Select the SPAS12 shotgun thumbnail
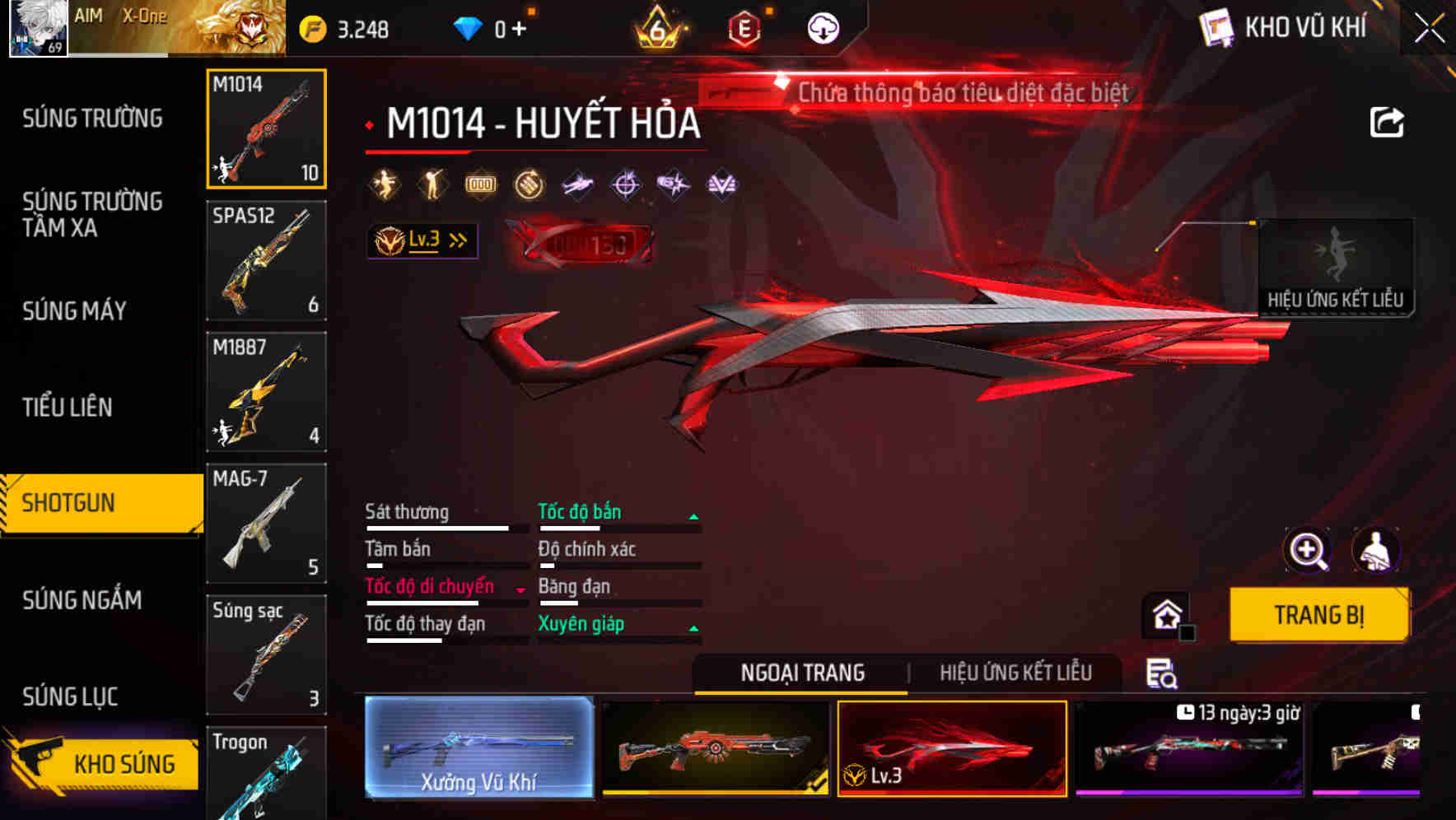Image resolution: width=1456 pixels, height=820 pixels. pos(266,260)
